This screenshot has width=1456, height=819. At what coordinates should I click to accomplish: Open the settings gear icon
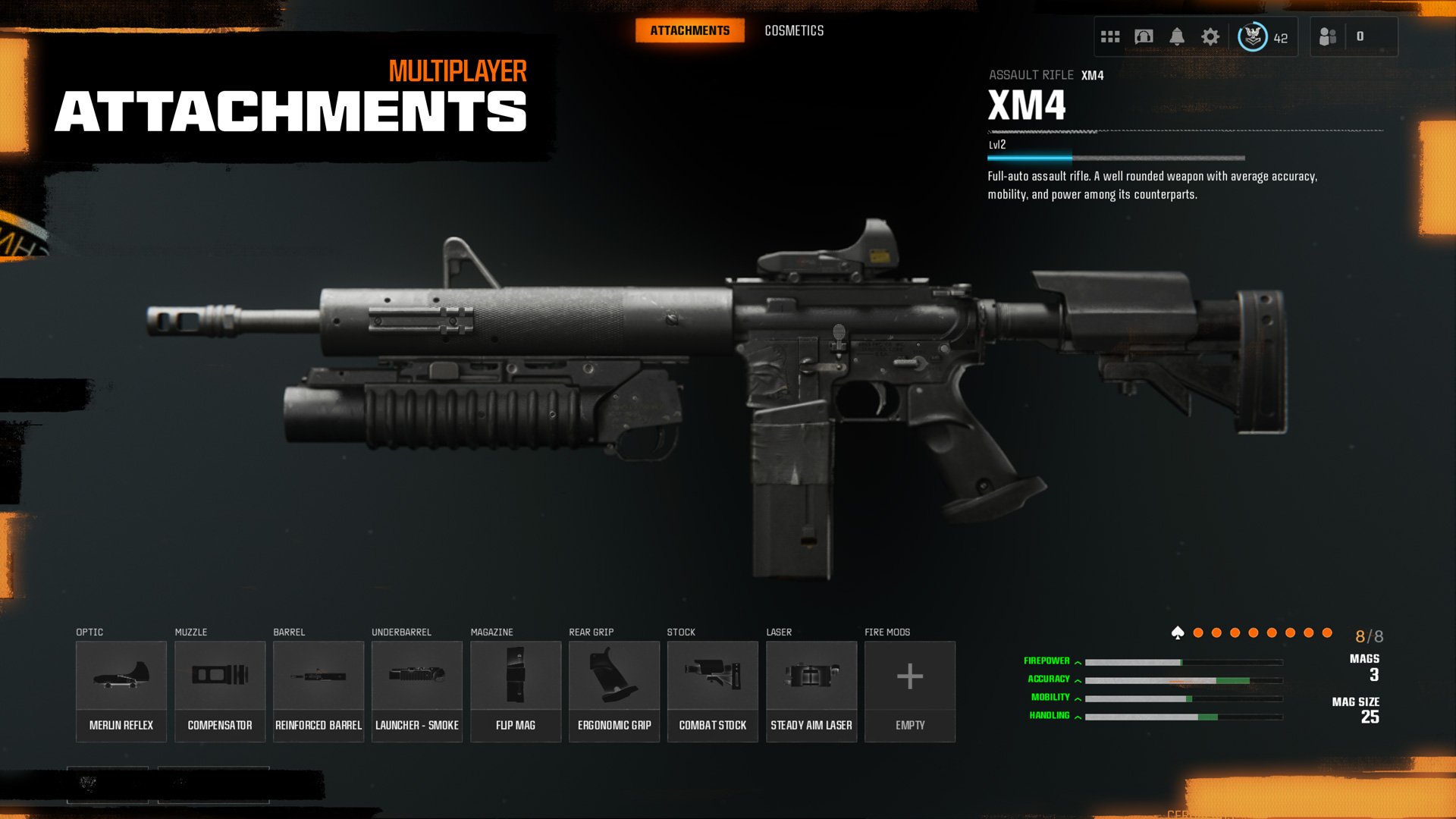click(1211, 35)
